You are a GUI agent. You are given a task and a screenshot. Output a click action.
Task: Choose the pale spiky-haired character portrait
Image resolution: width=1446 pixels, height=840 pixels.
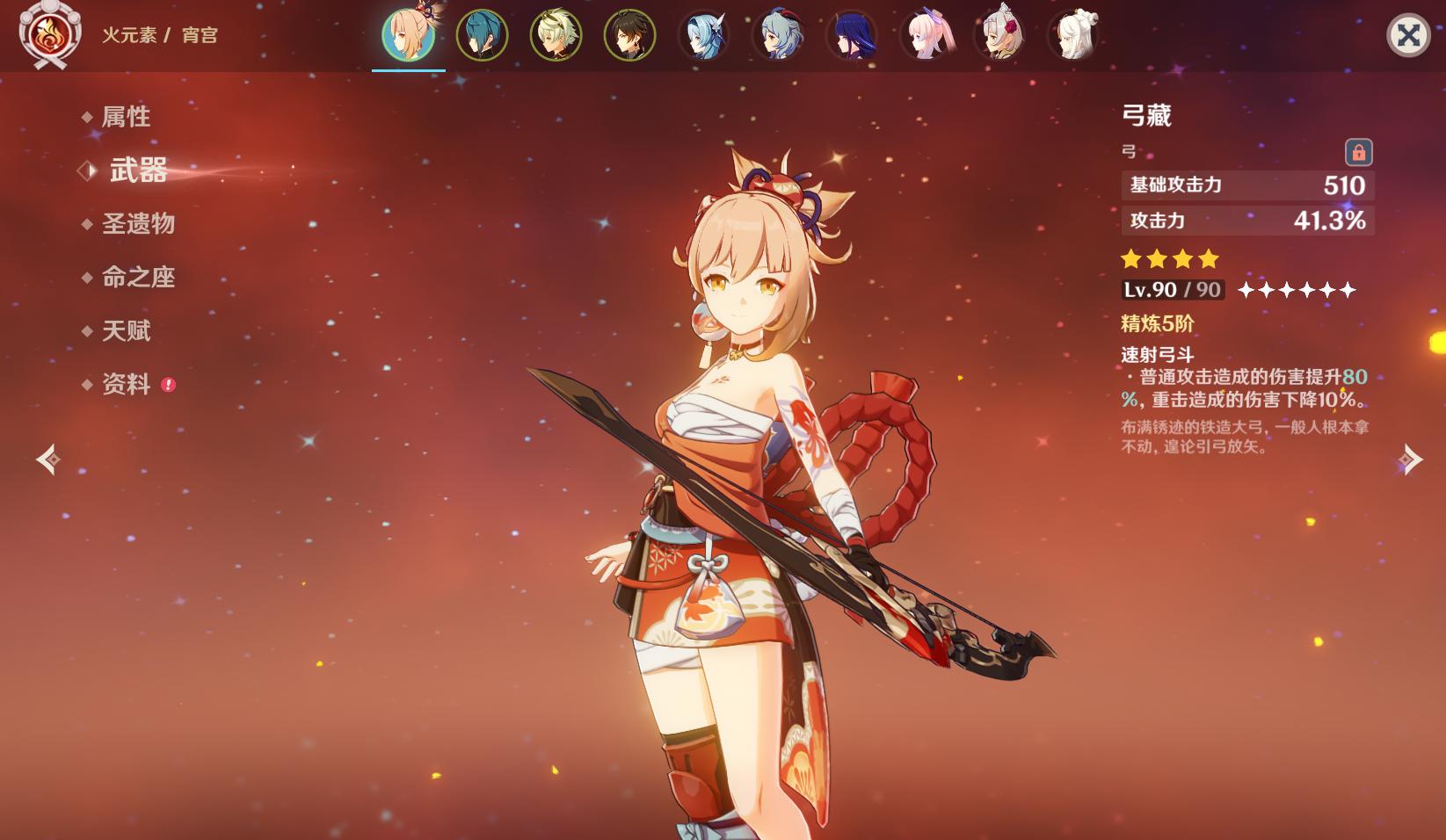pos(556,36)
